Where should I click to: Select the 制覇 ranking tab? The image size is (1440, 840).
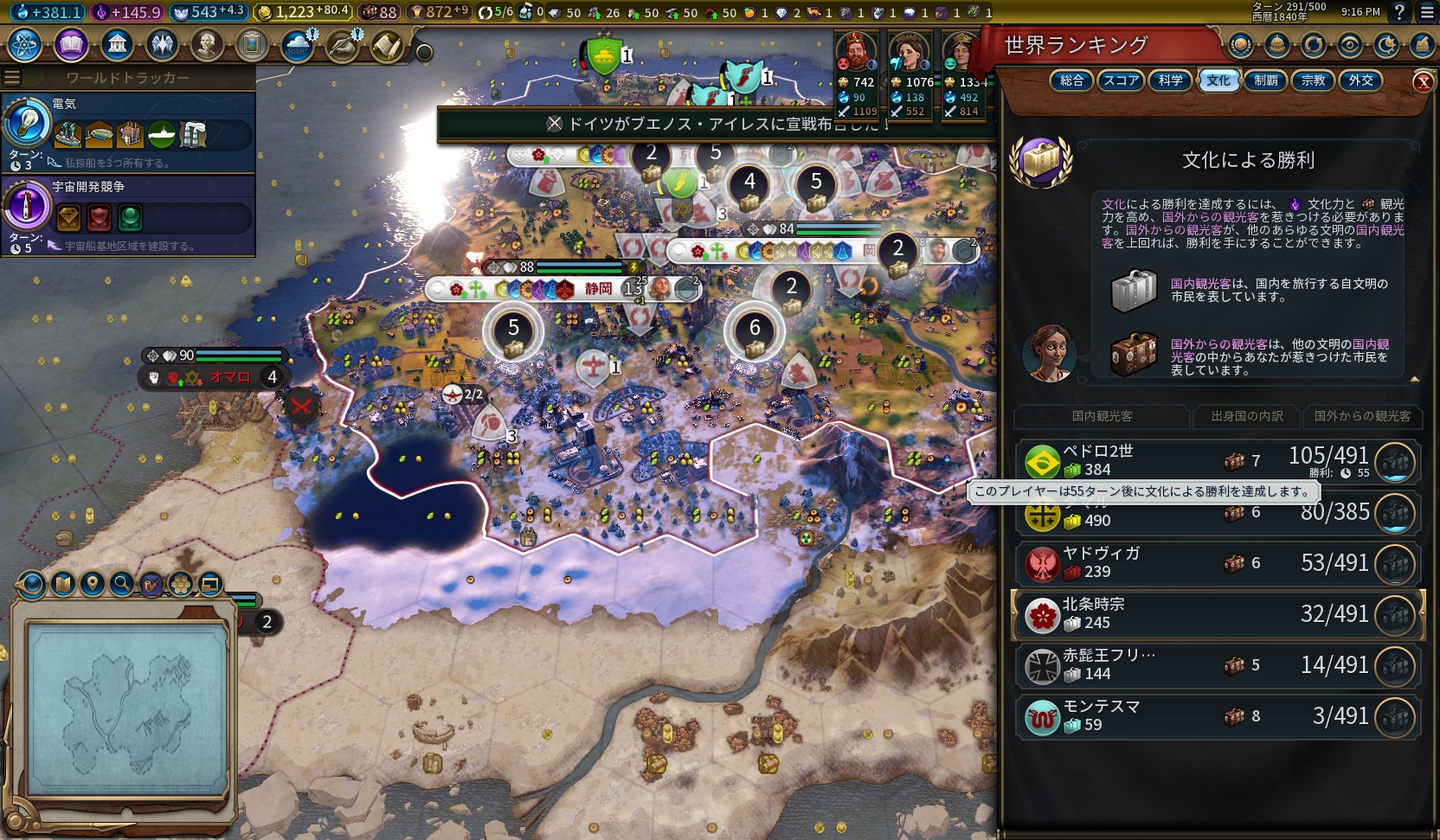[1265, 80]
